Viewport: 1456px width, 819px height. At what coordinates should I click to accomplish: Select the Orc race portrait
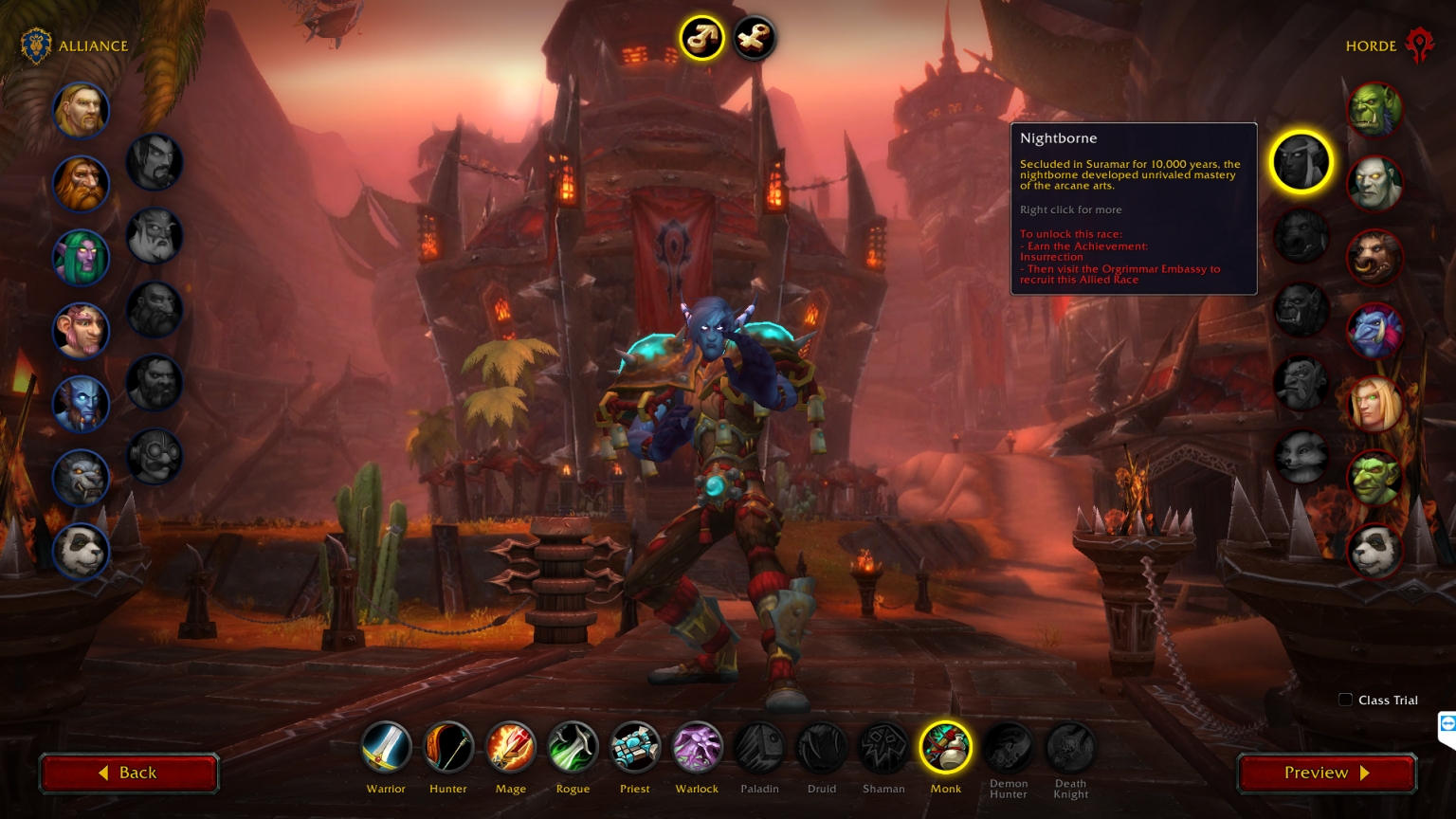tap(1374, 109)
